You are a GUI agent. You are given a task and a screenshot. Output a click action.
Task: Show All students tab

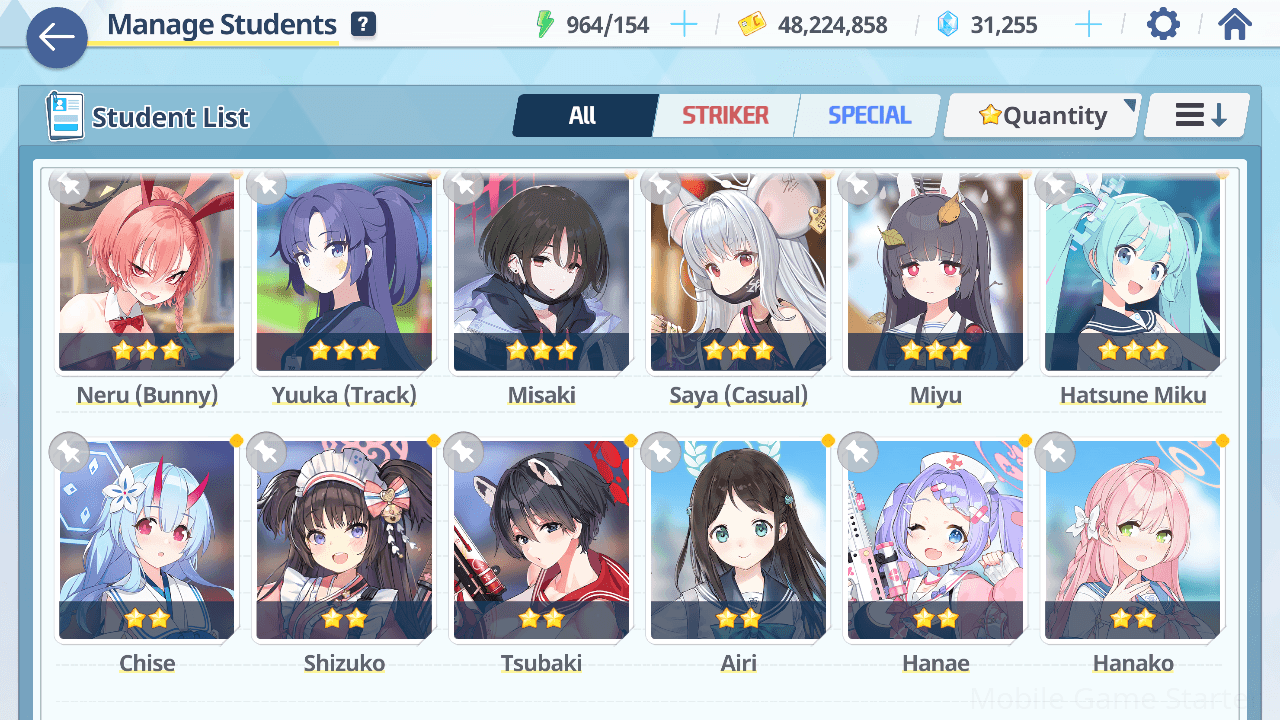click(583, 116)
